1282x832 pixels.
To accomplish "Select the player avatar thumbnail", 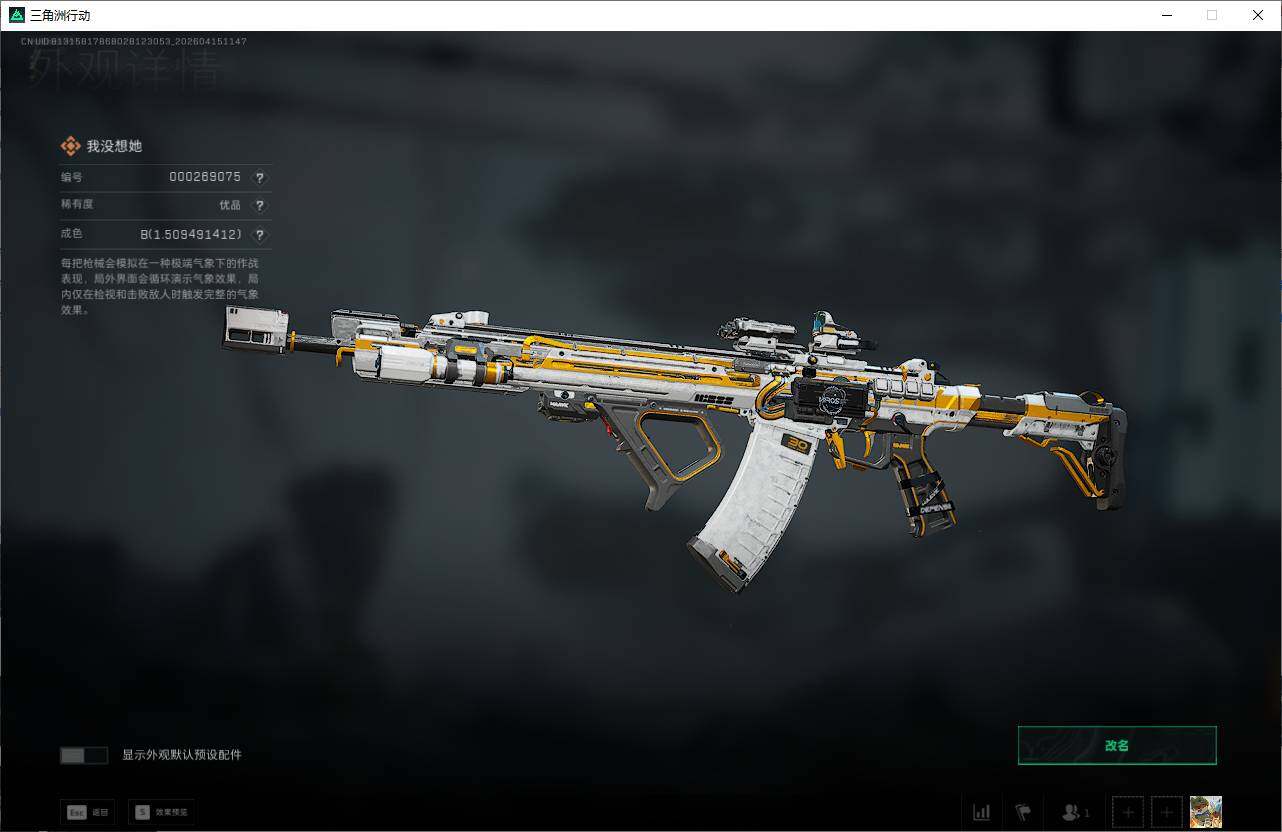I will tap(1205, 811).
